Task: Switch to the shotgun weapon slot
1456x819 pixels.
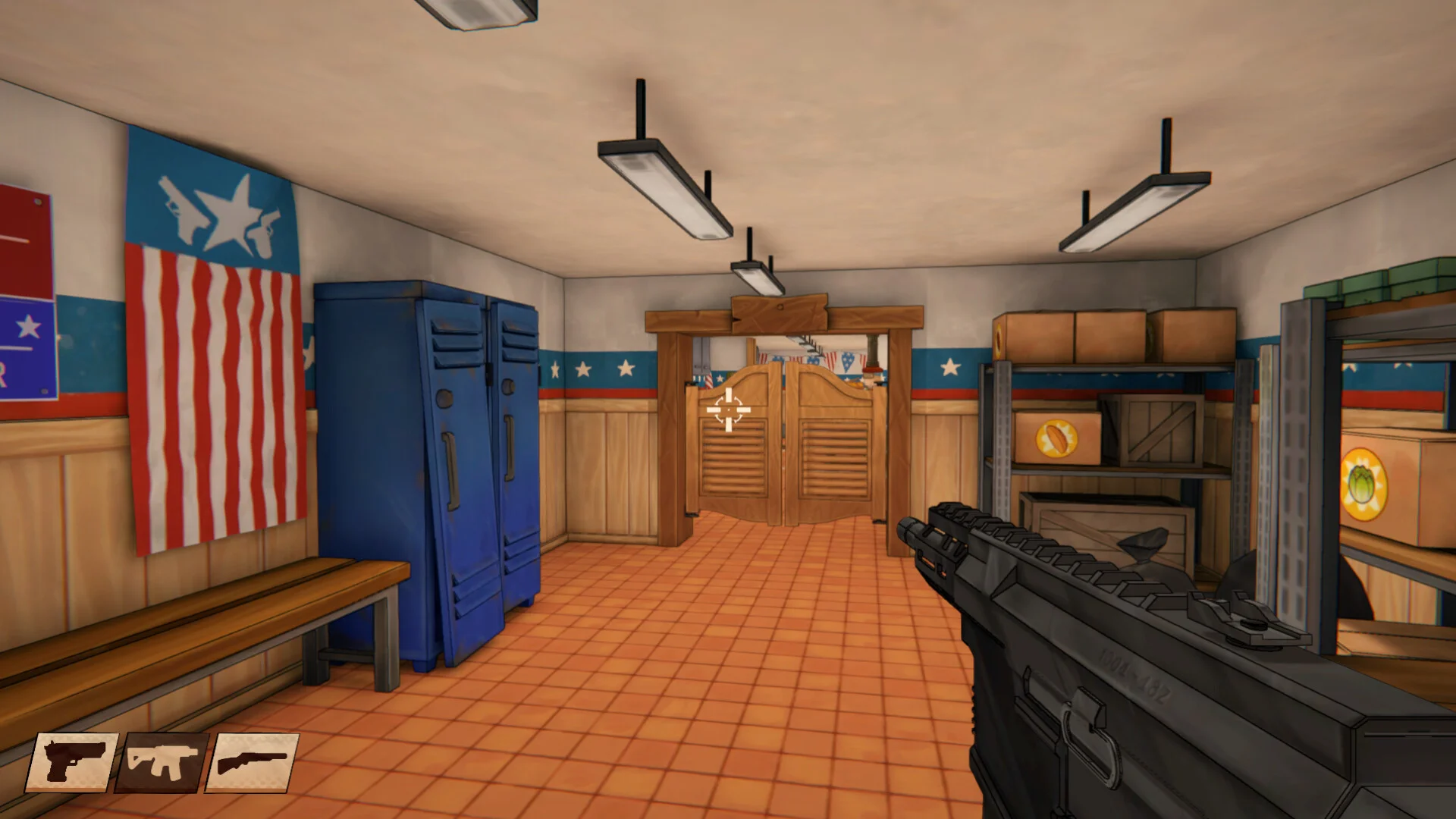Action: coord(253,761)
